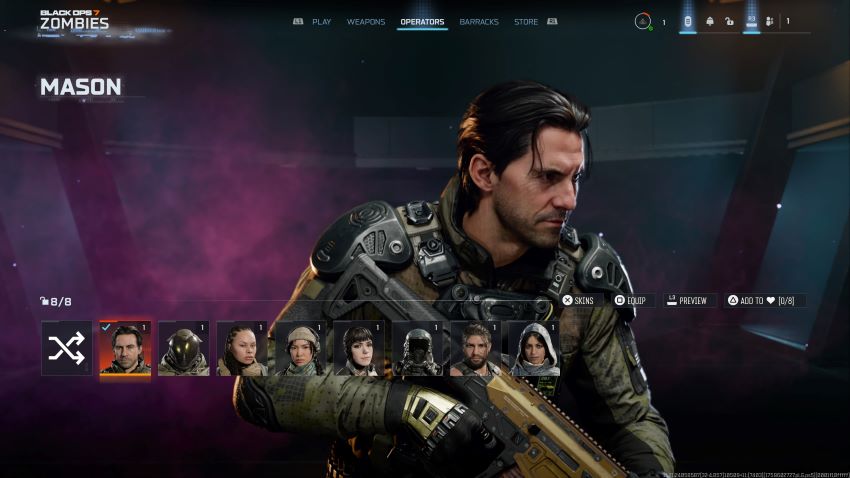Select the Operators tab
The height and width of the screenshot is (478, 850).
click(422, 21)
